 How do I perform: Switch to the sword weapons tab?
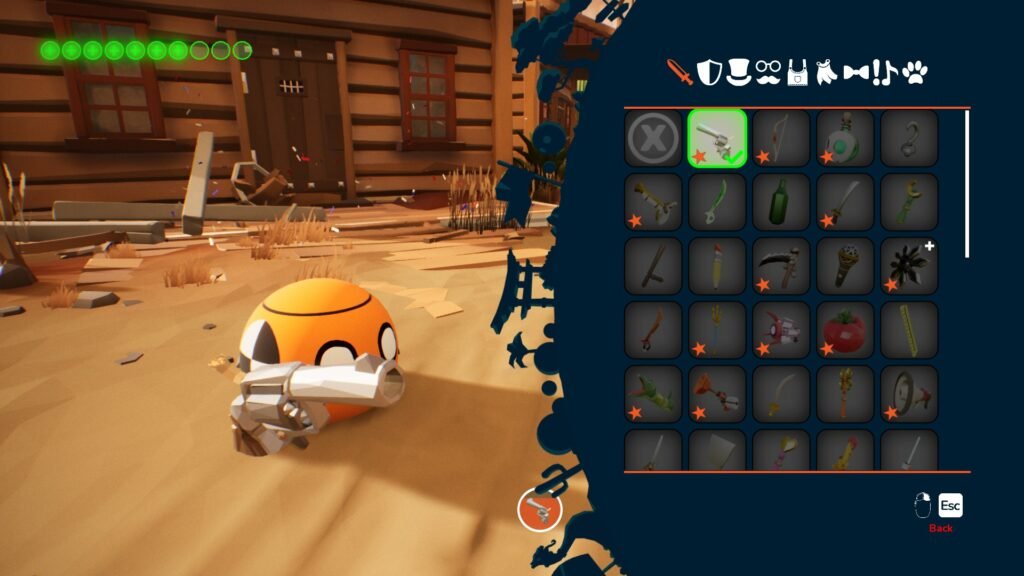tap(680, 72)
